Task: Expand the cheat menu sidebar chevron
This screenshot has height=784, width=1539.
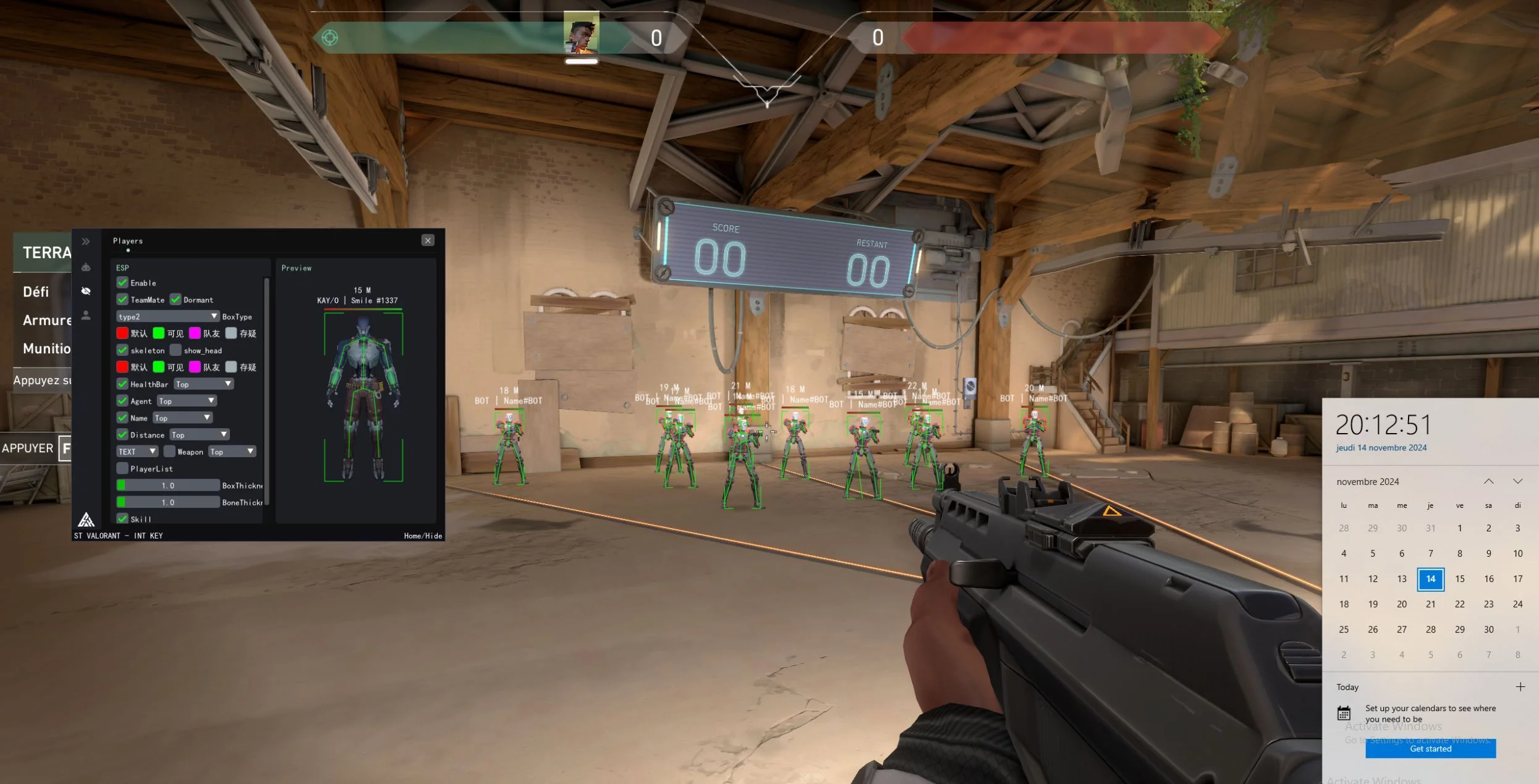Action: 85,242
